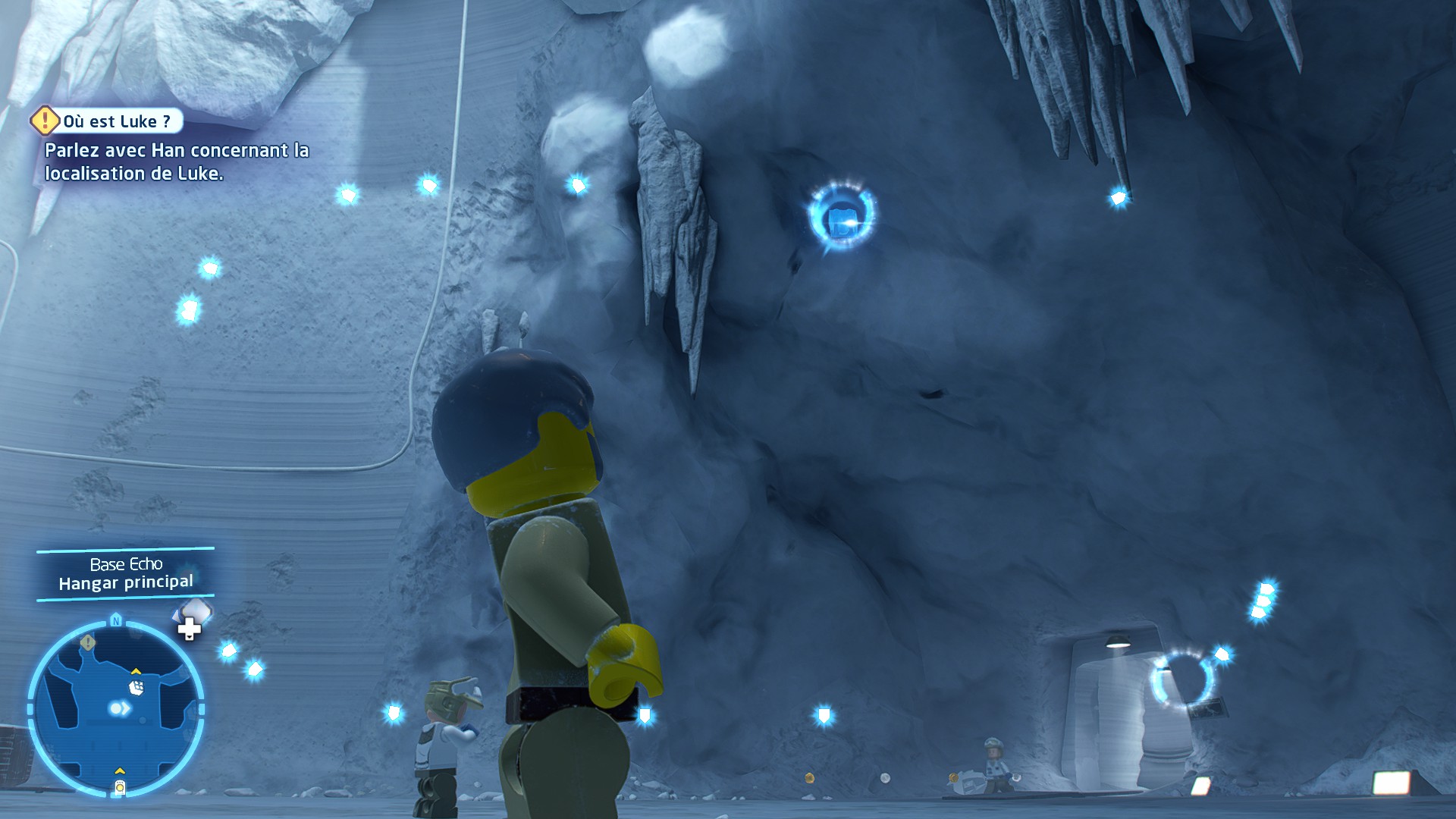Image resolution: width=1456 pixels, height=819 pixels.
Task: Select the yellow quest marker on minimap
Action: [88, 643]
